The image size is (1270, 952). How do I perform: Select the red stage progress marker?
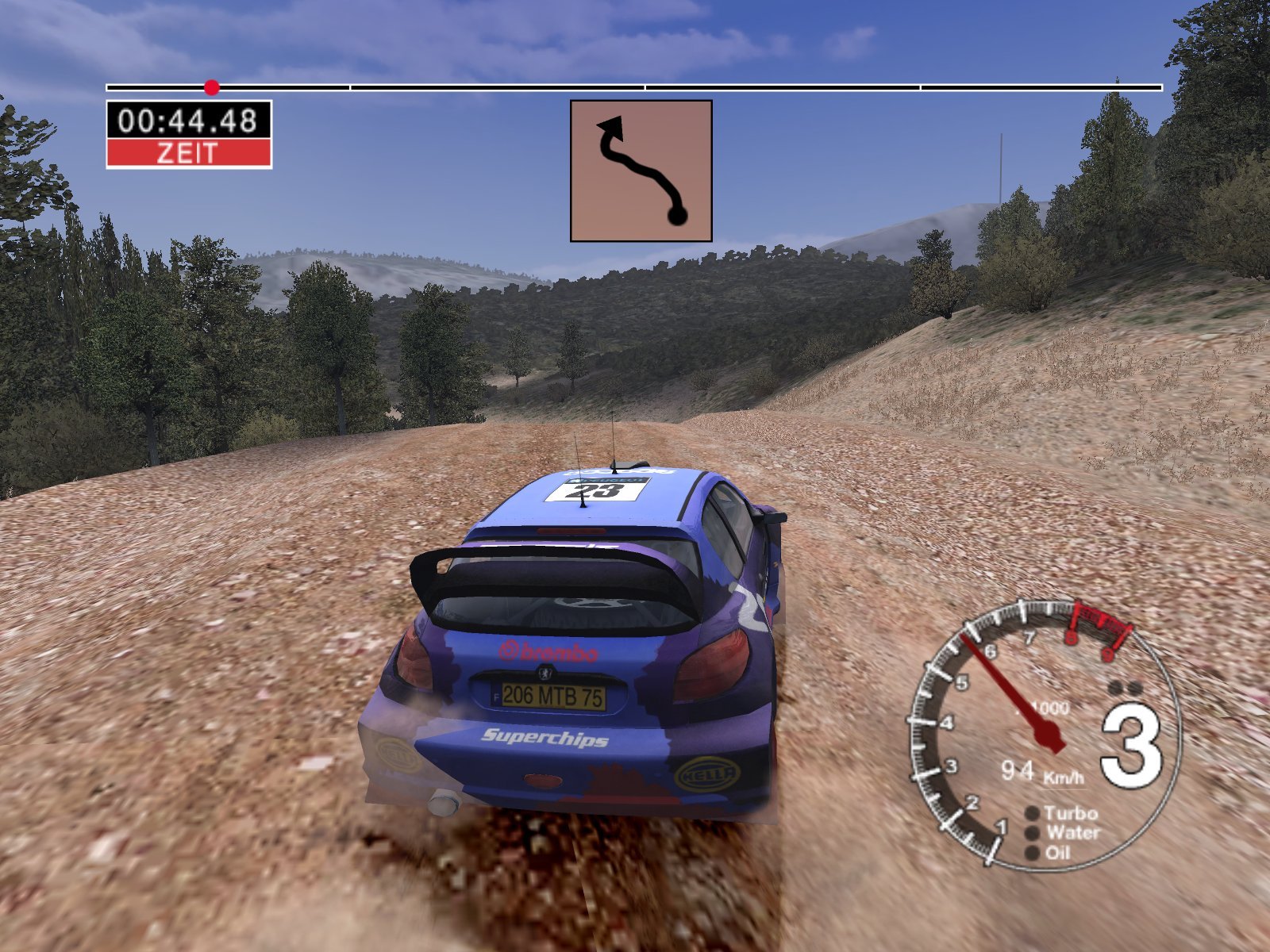211,86
